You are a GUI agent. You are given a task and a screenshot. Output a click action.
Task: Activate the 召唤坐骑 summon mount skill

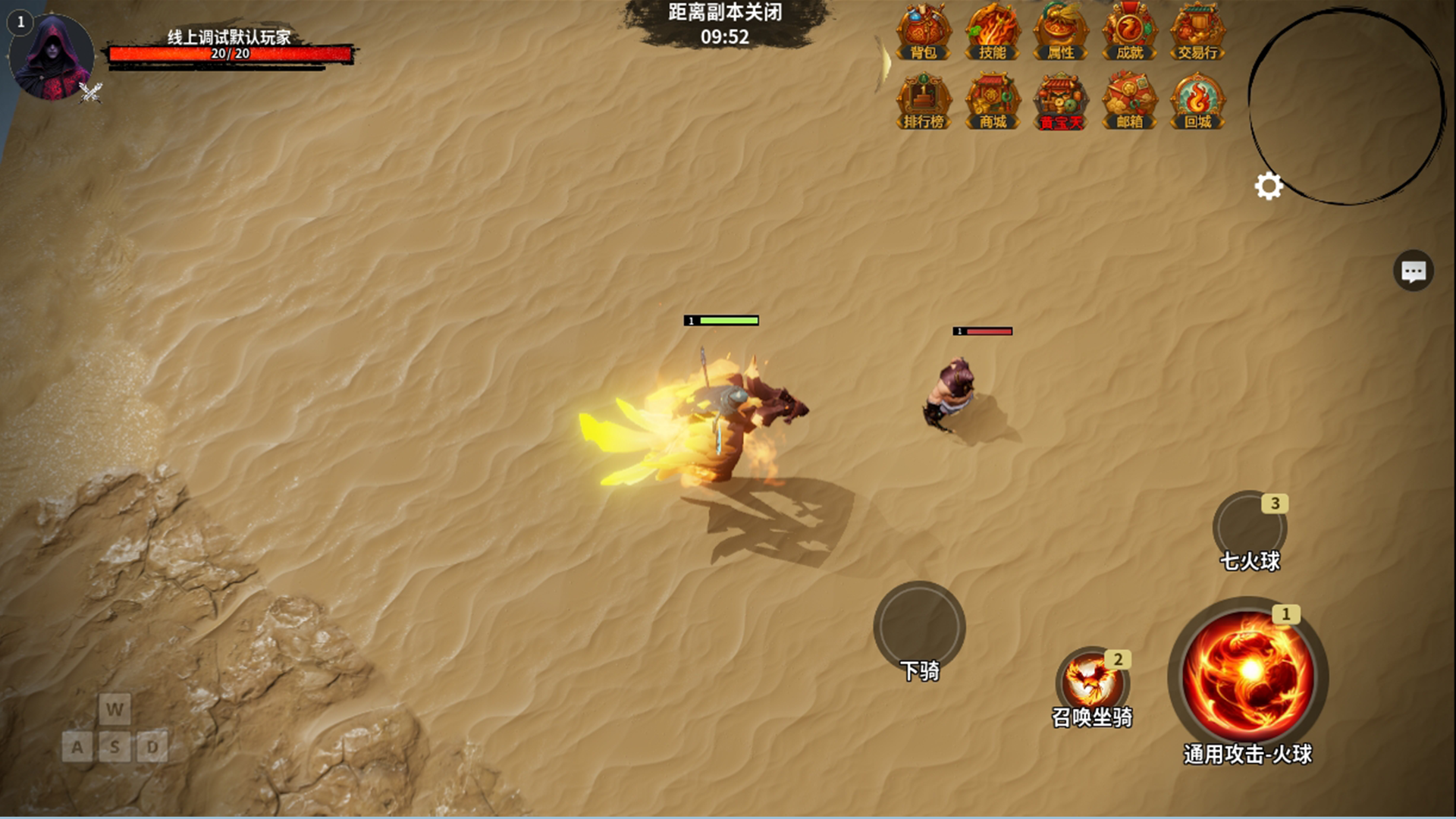(1092, 681)
